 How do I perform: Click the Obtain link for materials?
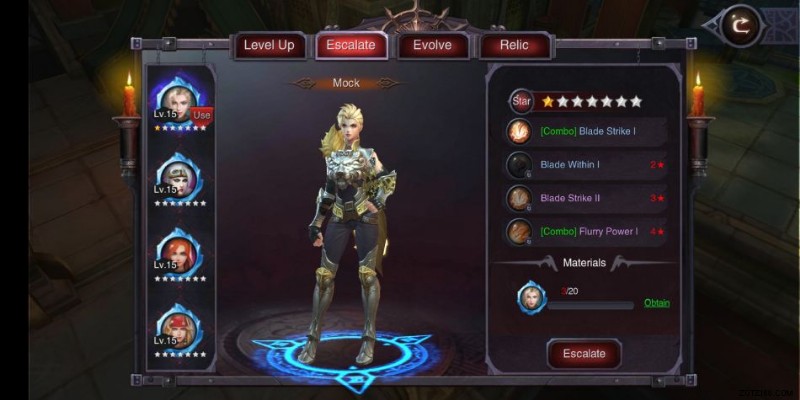pos(656,303)
